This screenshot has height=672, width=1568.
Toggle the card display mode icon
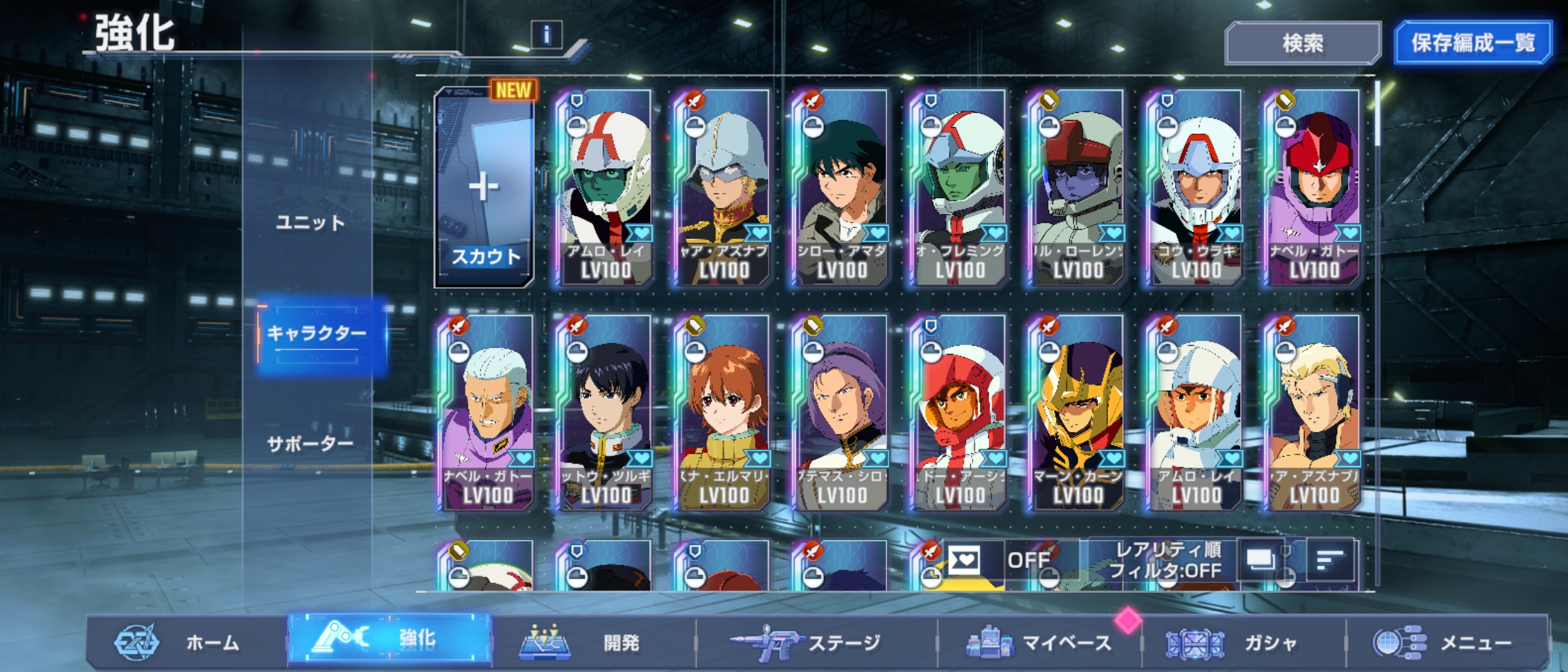click(x=1261, y=561)
